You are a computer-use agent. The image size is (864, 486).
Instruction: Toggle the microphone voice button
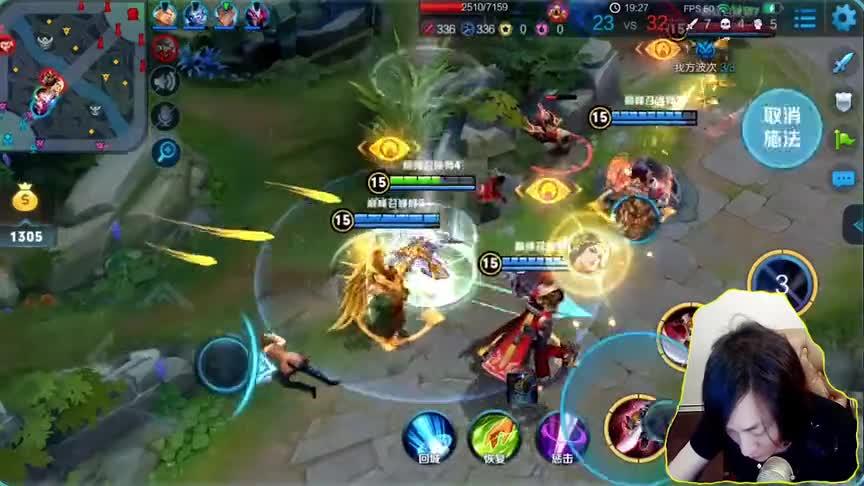click(165, 116)
